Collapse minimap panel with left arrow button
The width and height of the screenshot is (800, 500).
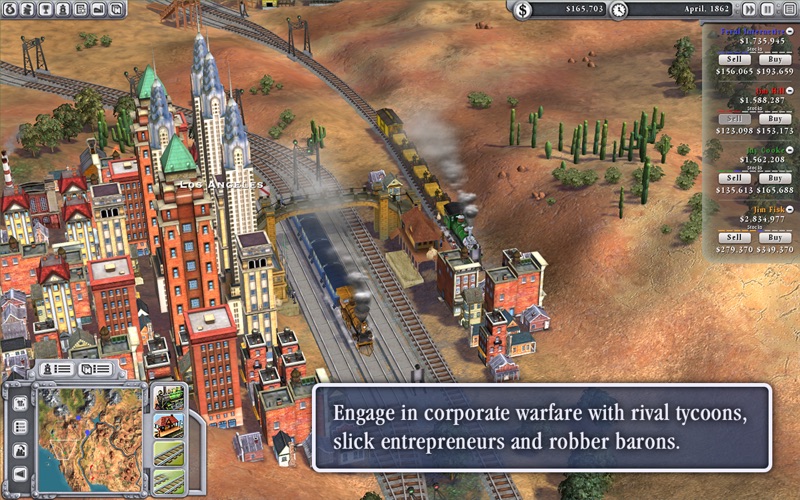(20, 475)
